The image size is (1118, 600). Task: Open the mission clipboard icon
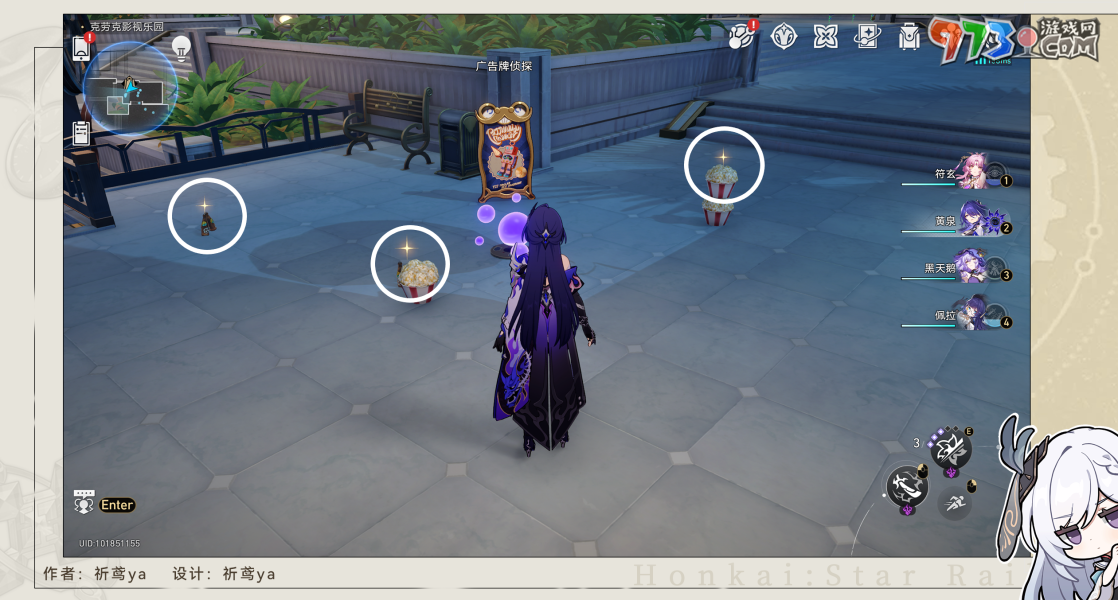point(82,132)
